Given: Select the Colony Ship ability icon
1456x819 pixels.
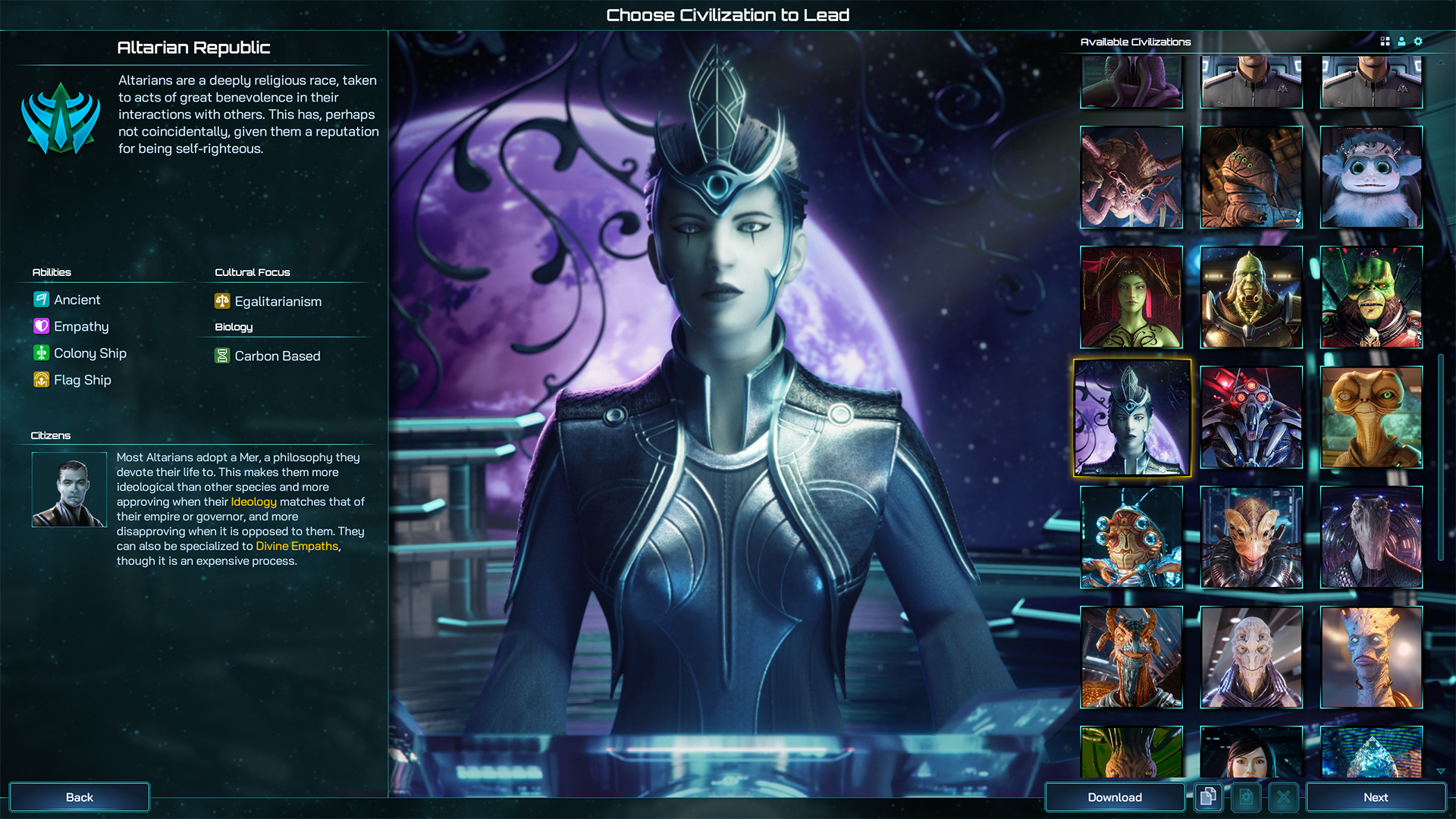Looking at the screenshot, I should point(42,353).
